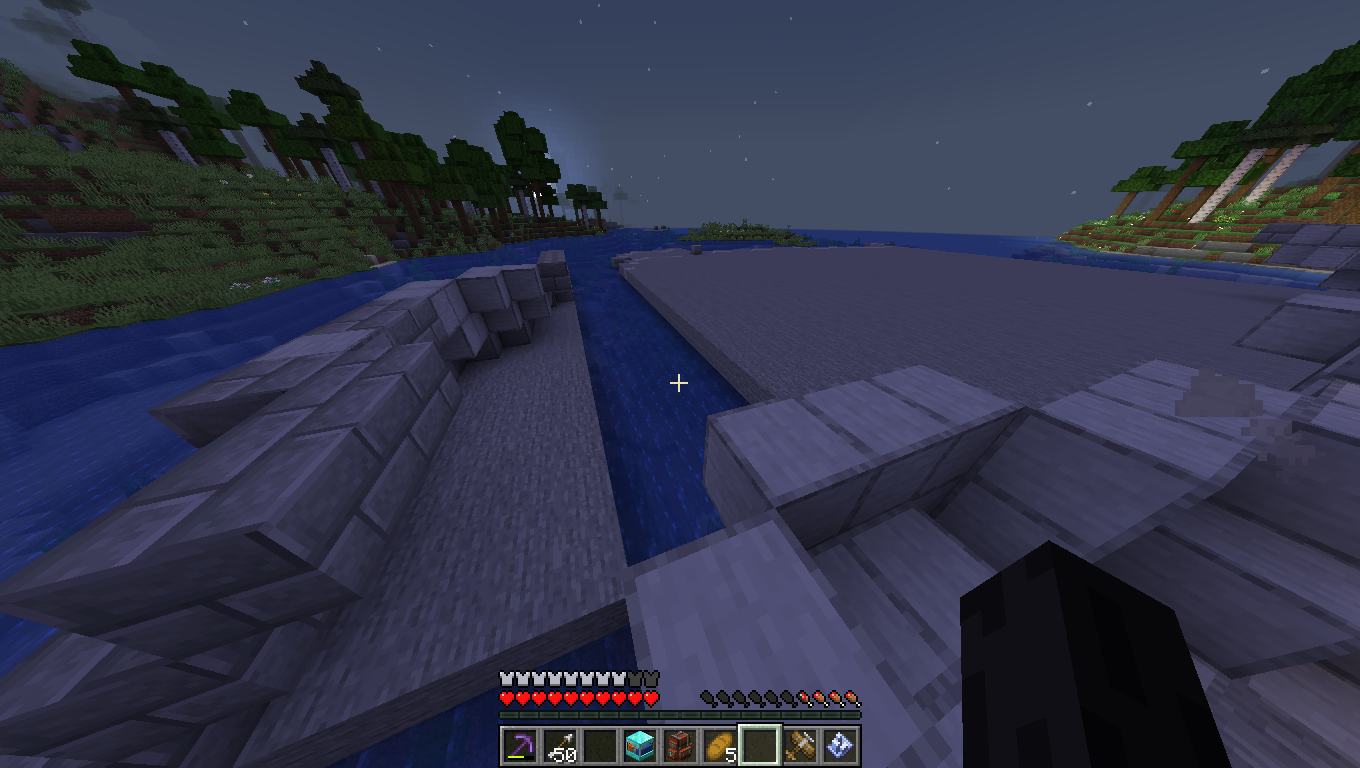Image resolution: width=1360 pixels, height=768 pixels.
Task: Select the cyan diamond chest block slot
Action: coord(639,746)
